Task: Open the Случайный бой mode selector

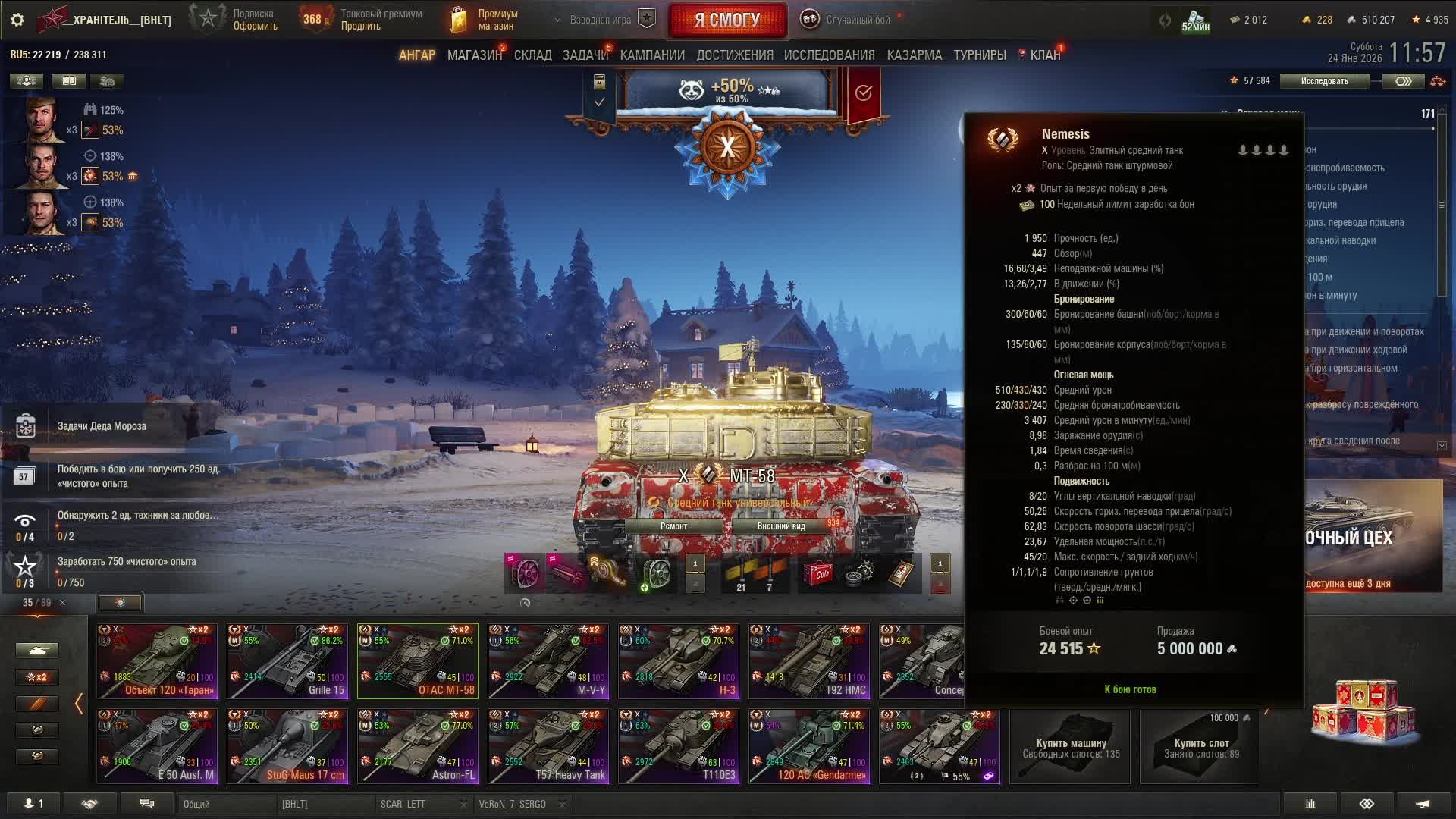Action: coord(849,20)
